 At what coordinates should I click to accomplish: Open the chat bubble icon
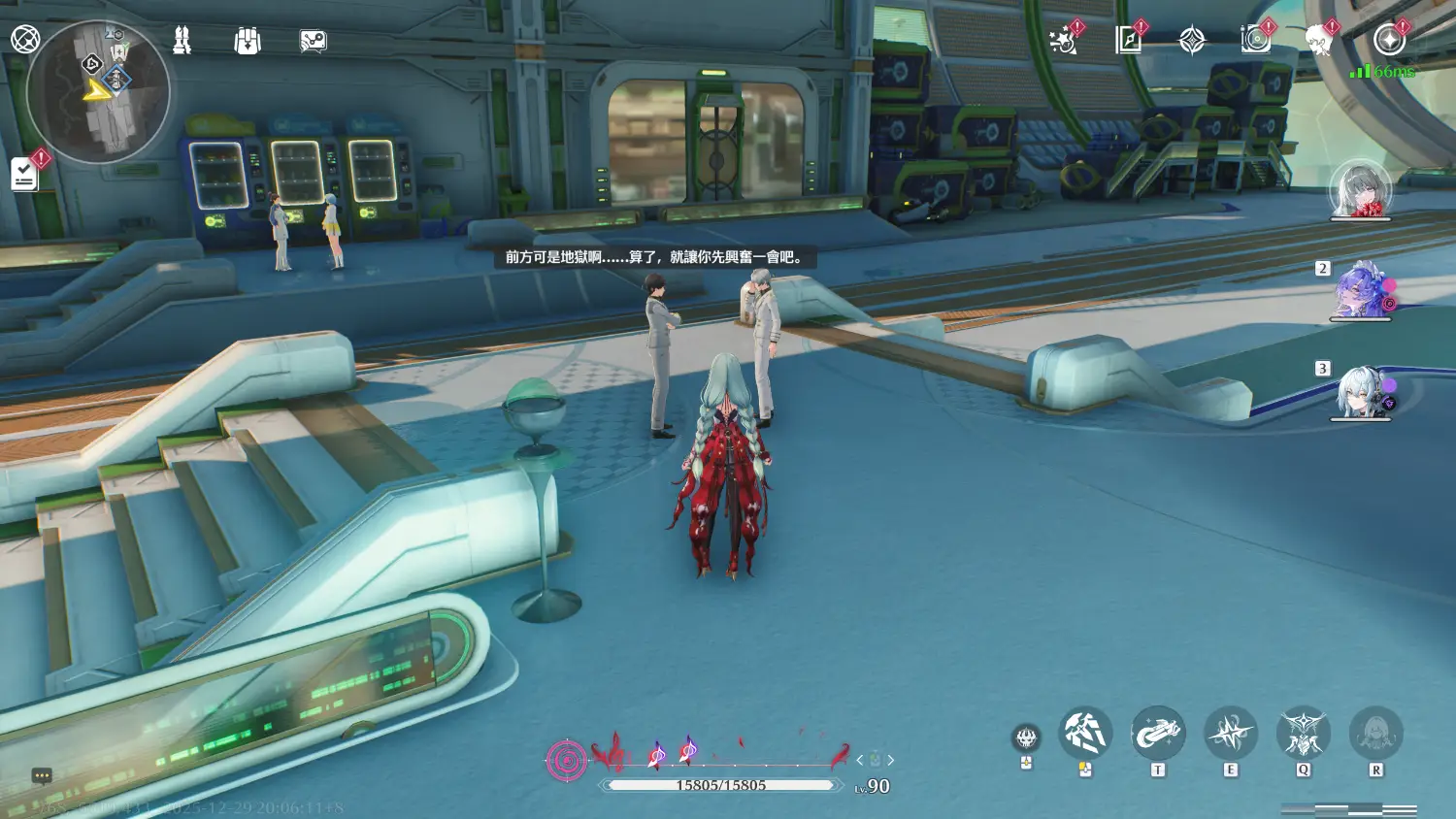42,775
